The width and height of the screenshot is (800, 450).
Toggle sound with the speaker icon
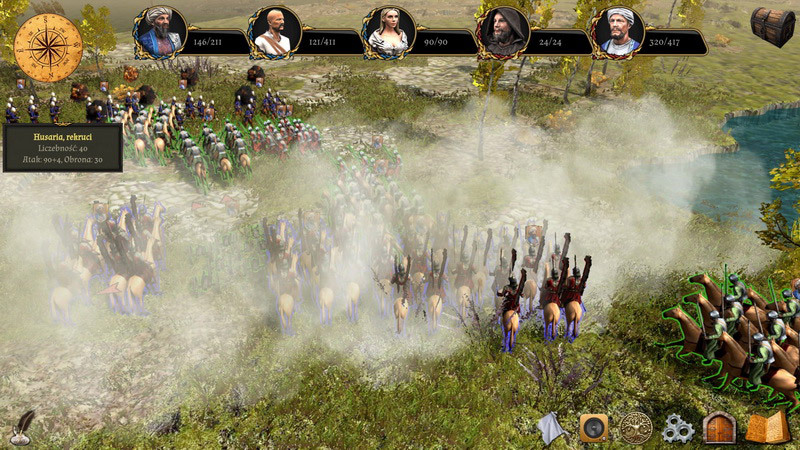(594, 428)
